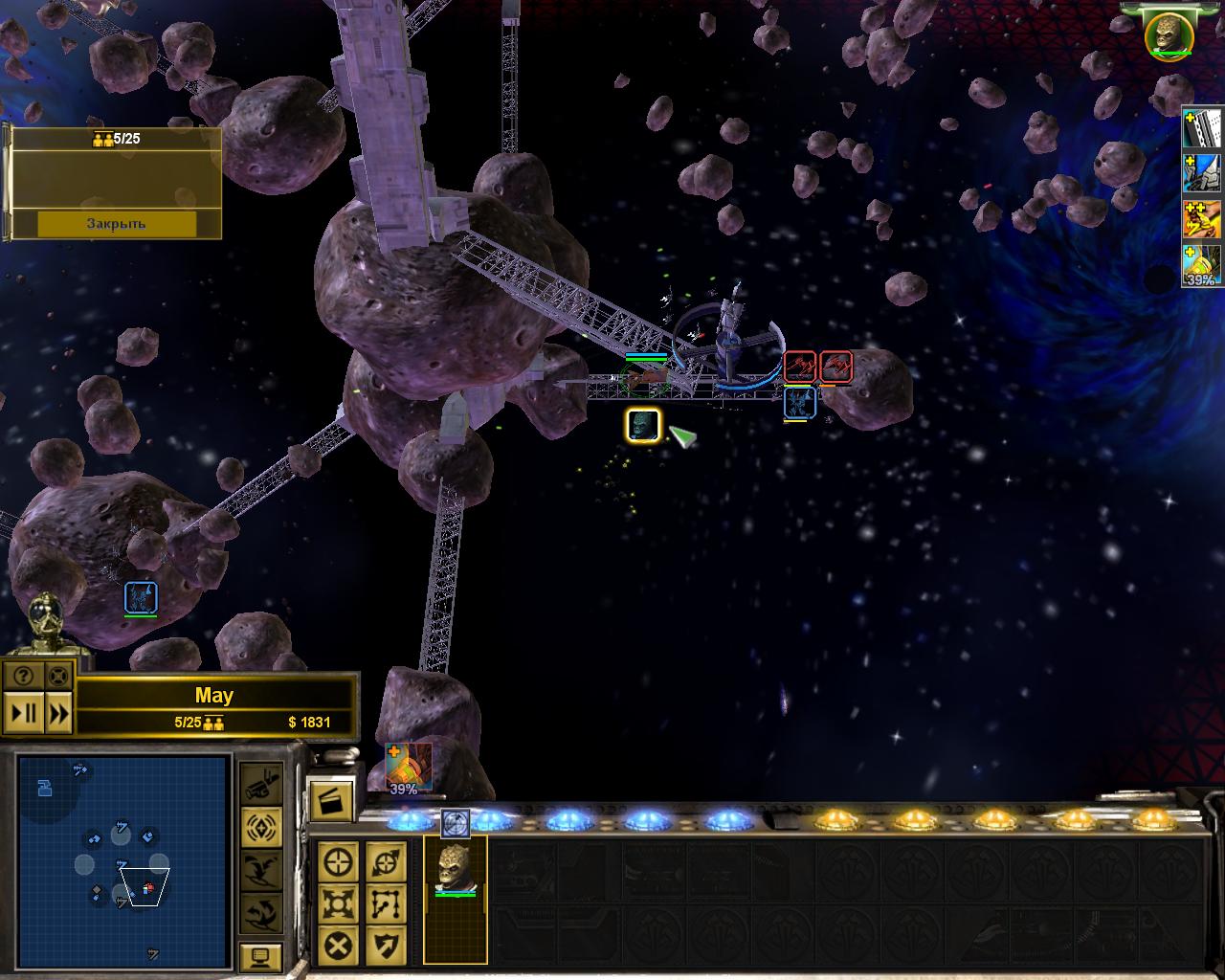Choose the crosshair-with-arrows attack-move command

tap(386, 862)
